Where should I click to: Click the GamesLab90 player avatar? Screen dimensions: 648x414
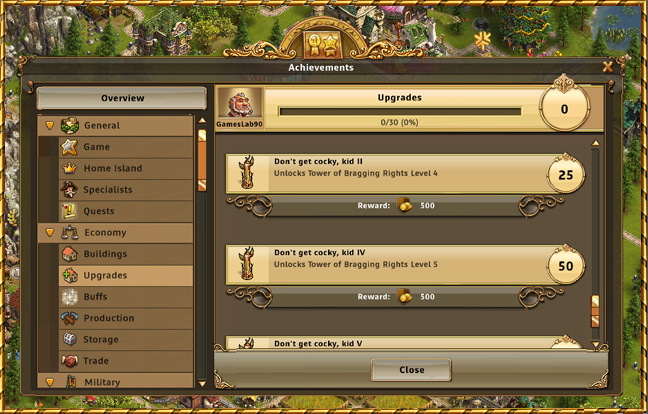tap(241, 102)
